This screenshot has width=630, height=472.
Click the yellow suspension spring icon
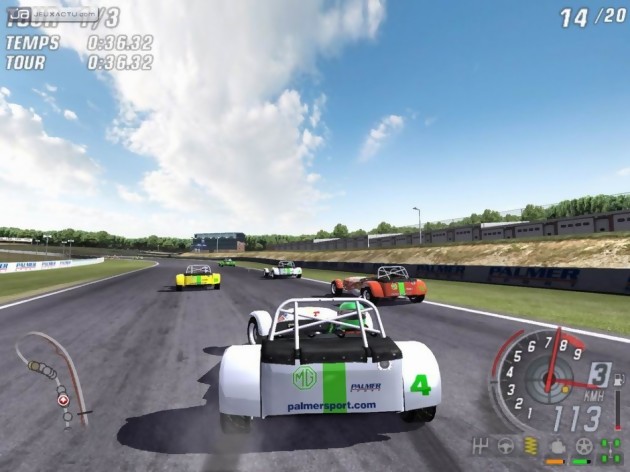531,446
